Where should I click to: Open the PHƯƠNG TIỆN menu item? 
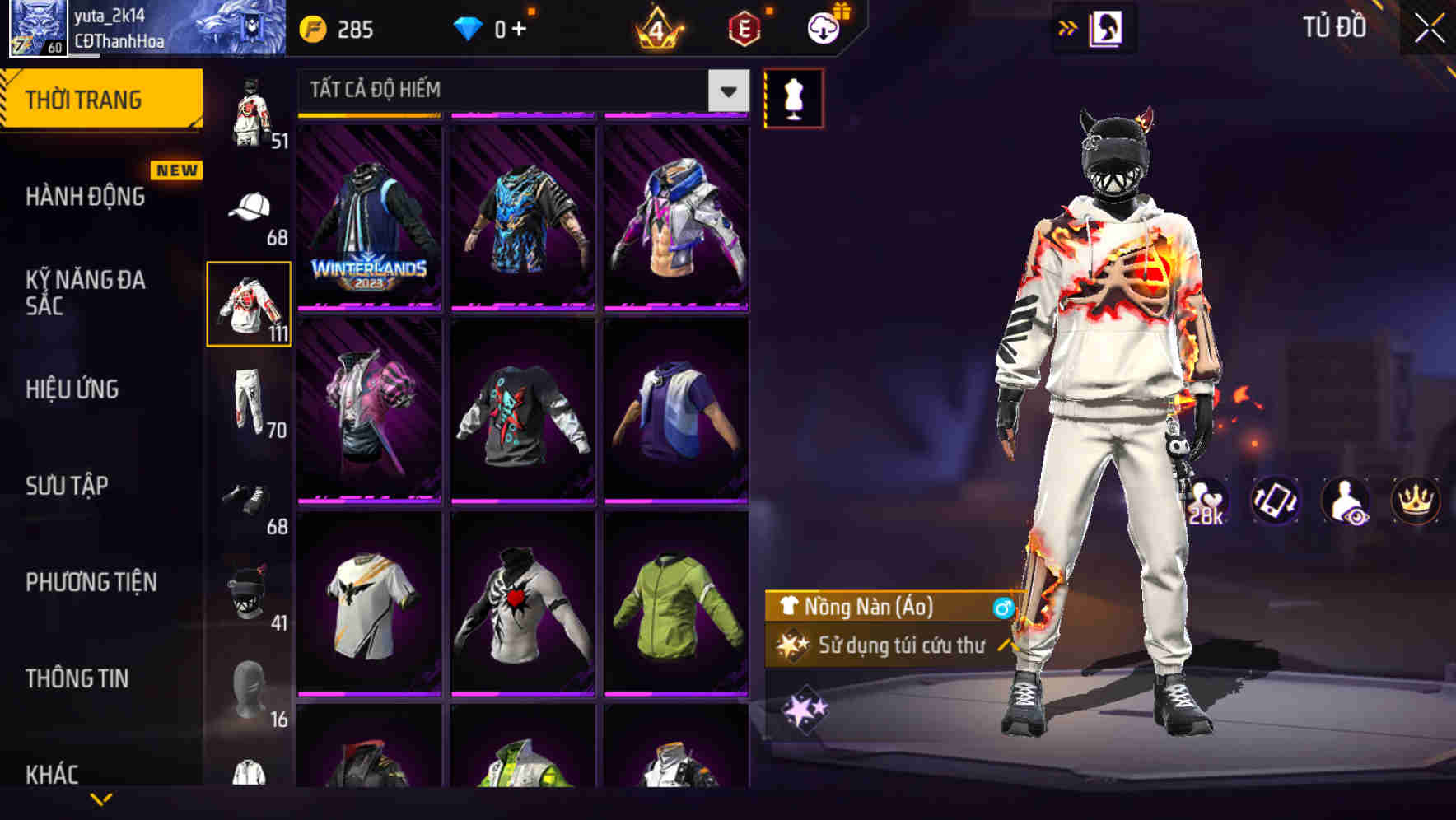point(91,581)
